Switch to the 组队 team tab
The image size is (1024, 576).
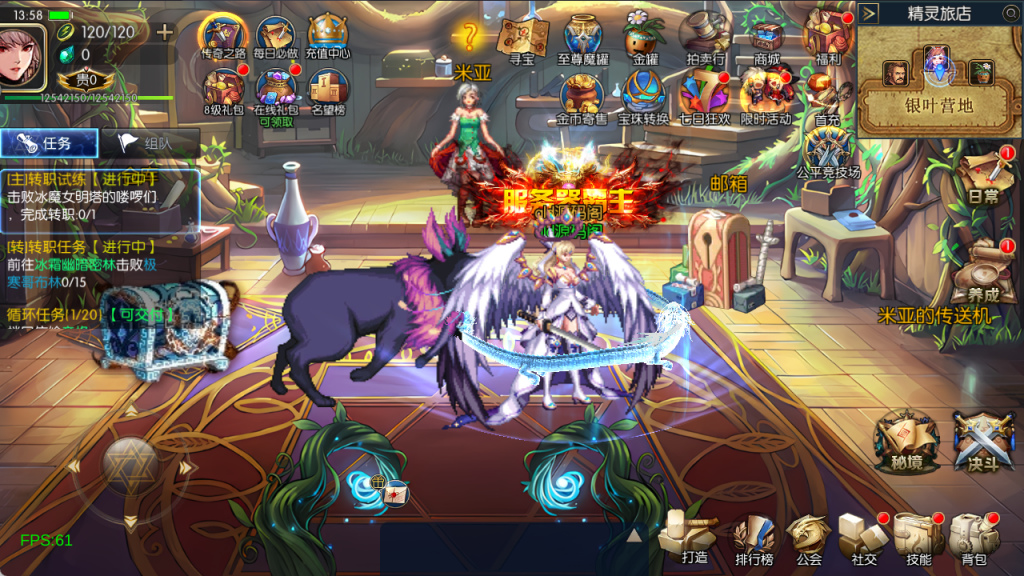(148, 143)
